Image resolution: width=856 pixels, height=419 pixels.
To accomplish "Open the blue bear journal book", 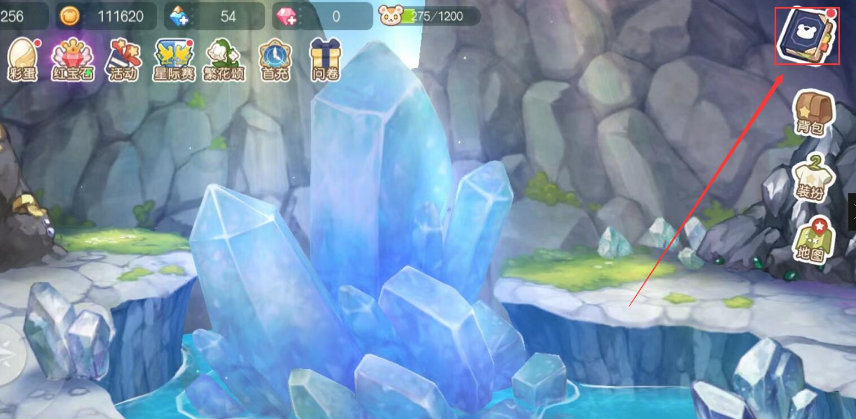I will click(806, 36).
